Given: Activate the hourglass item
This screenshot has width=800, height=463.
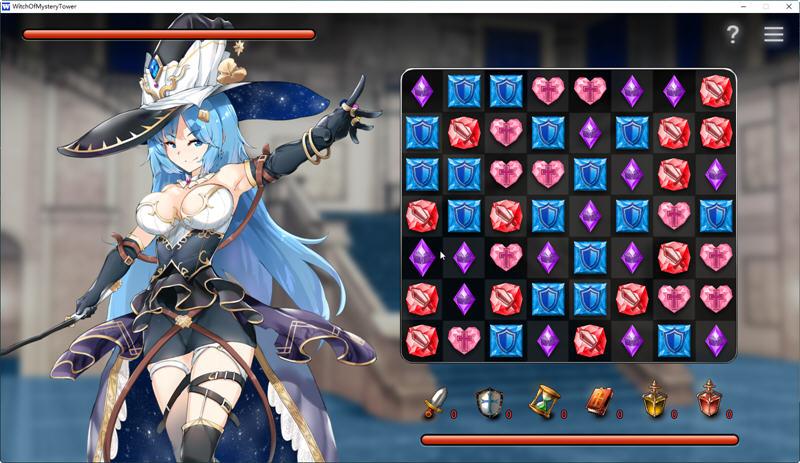Looking at the screenshot, I should pyautogui.click(x=544, y=402).
